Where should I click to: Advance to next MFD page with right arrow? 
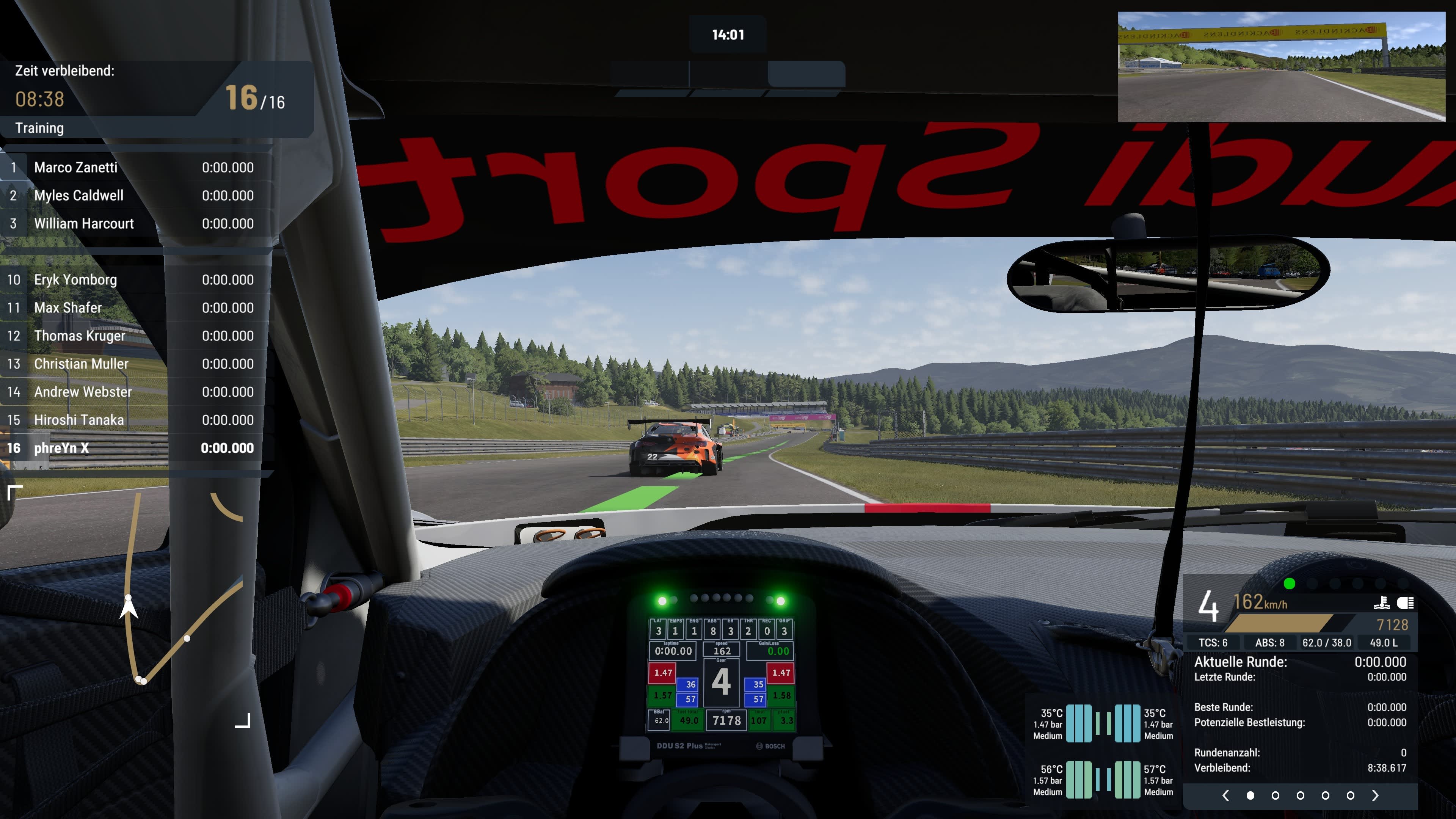(1375, 795)
